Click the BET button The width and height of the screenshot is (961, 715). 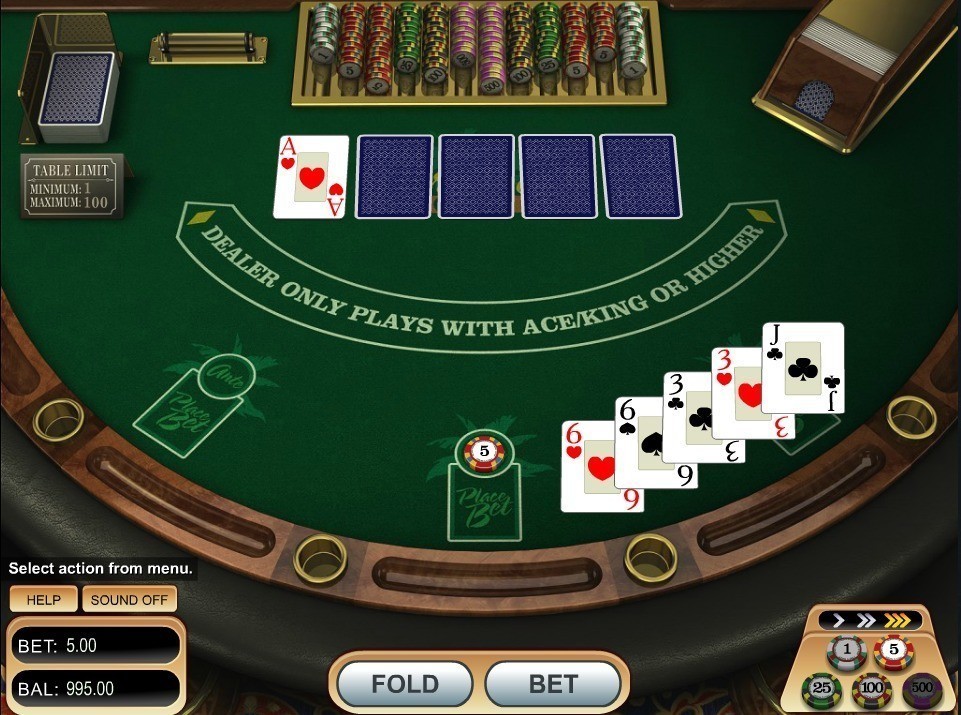pos(553,684)
